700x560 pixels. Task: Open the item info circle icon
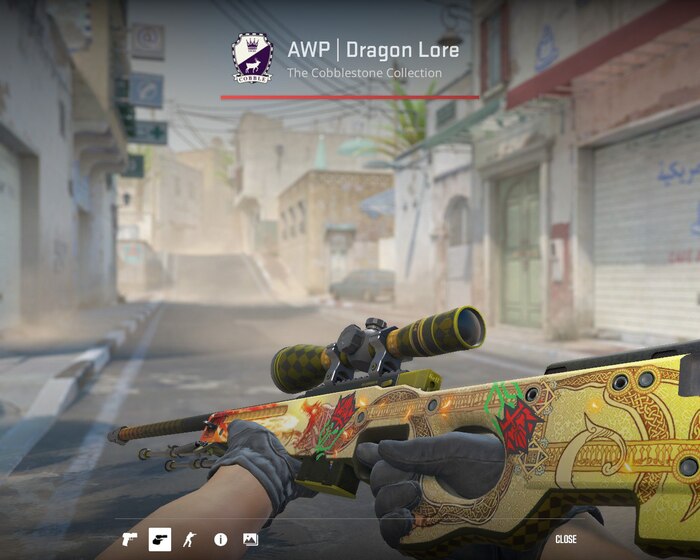pos(220,540)
